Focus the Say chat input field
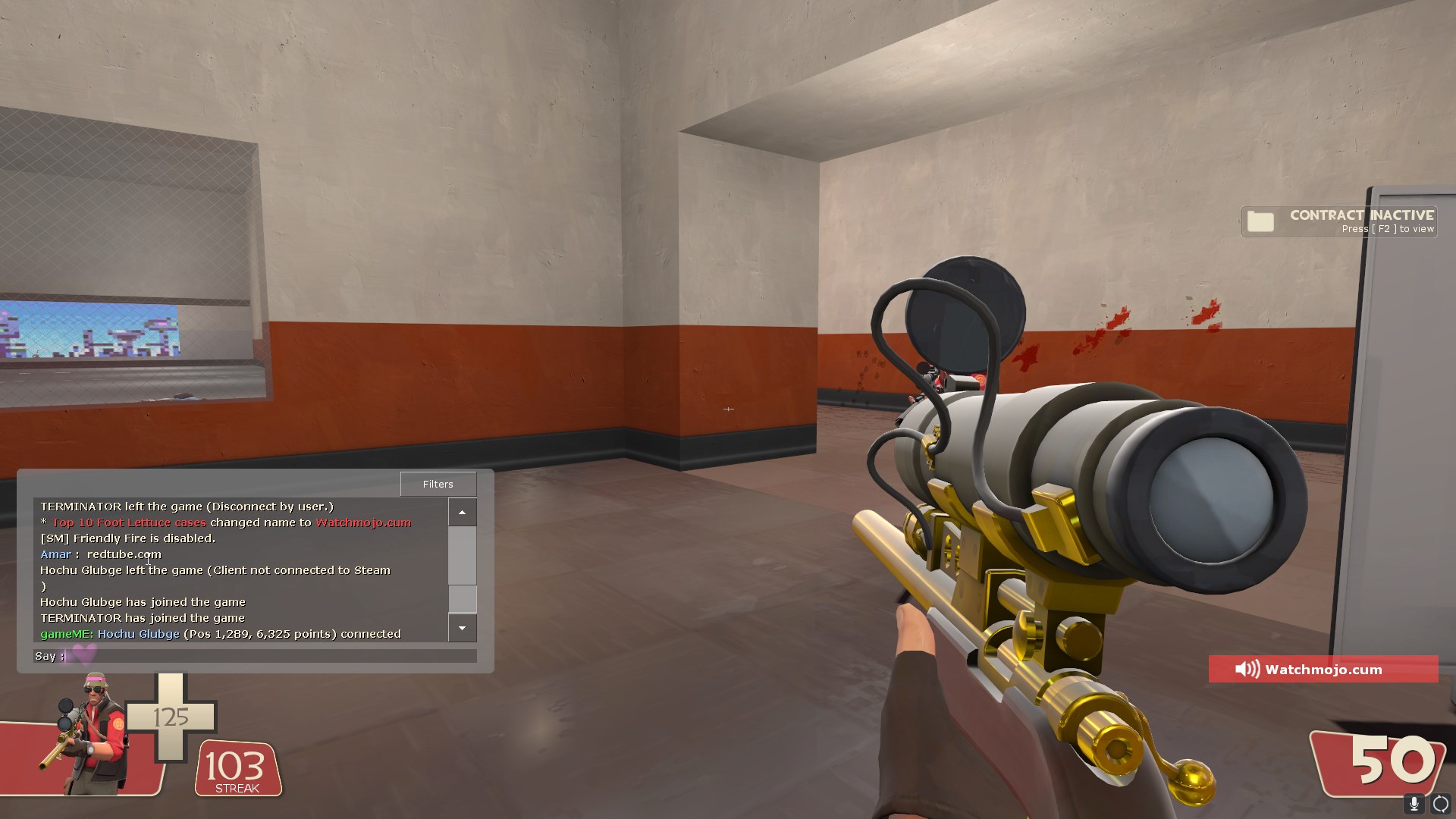1456x819 pixels. click(269, 656)
